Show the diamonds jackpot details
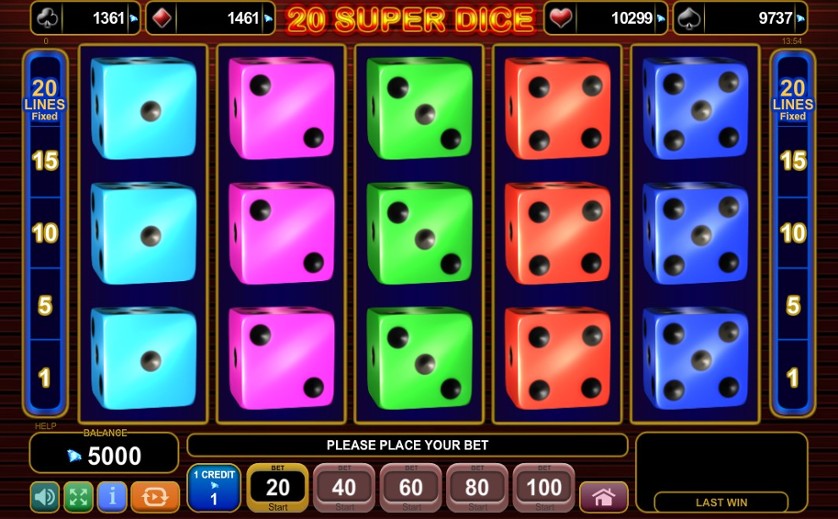838x519 pixels. click(210, 18)
